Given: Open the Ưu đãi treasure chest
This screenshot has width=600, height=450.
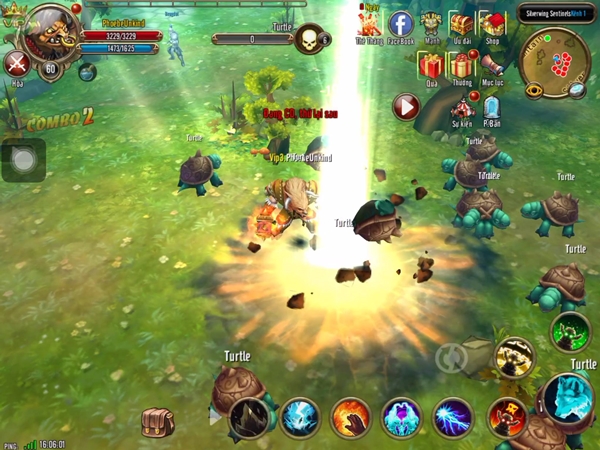Looking at the screenshot, I should [461, 24].
